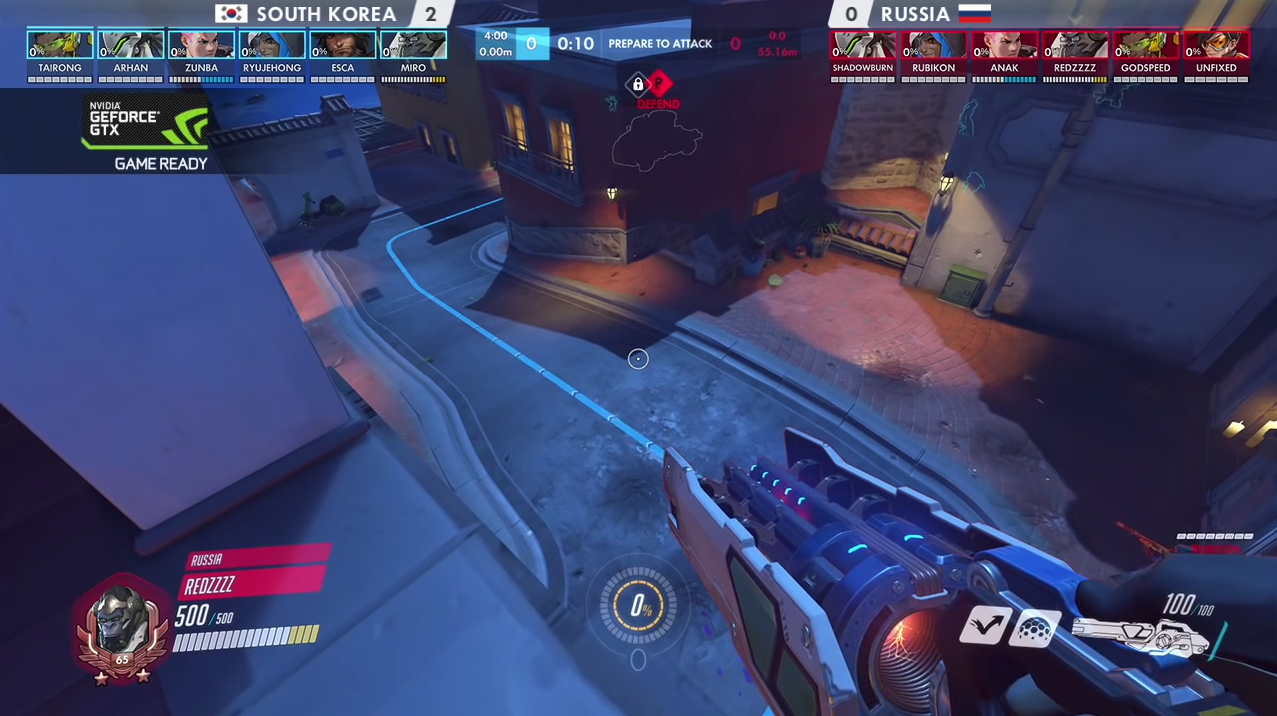
Task: Spectate GODSPEED via his portrait
Action: 1146,46
